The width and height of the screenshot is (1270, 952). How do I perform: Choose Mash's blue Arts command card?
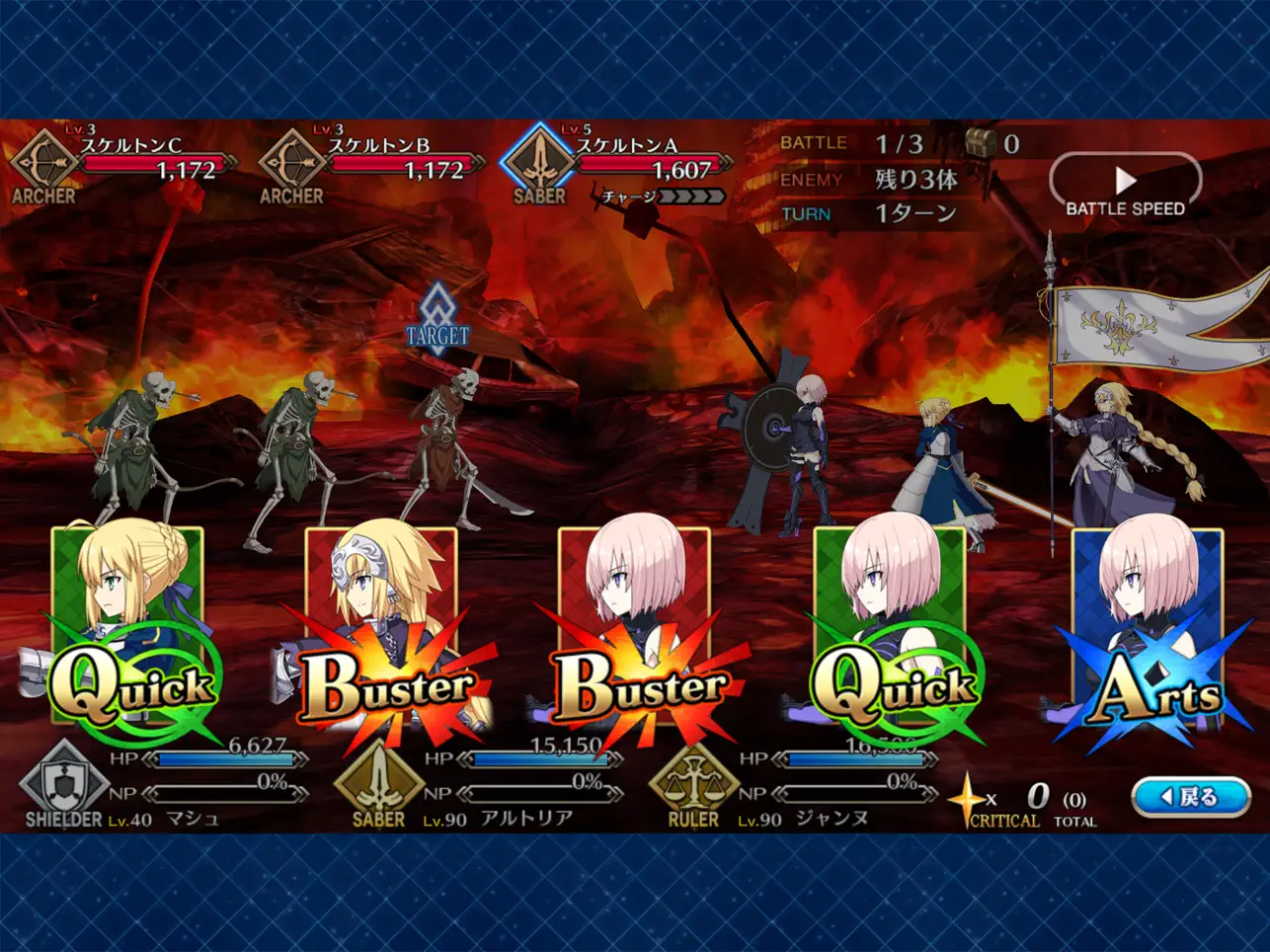[x=1146, y=632]
